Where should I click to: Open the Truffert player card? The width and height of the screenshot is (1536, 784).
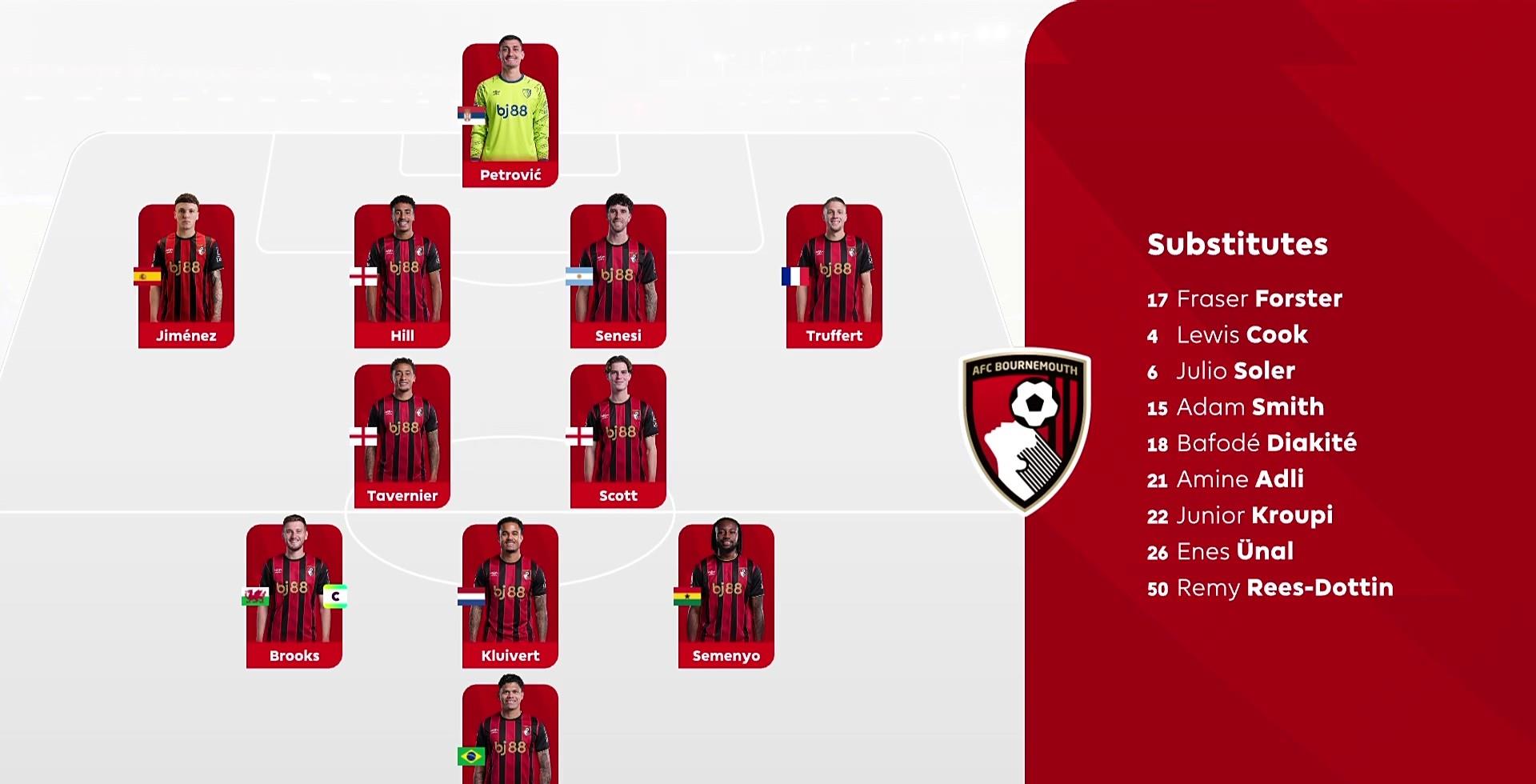tap(834, 275)
